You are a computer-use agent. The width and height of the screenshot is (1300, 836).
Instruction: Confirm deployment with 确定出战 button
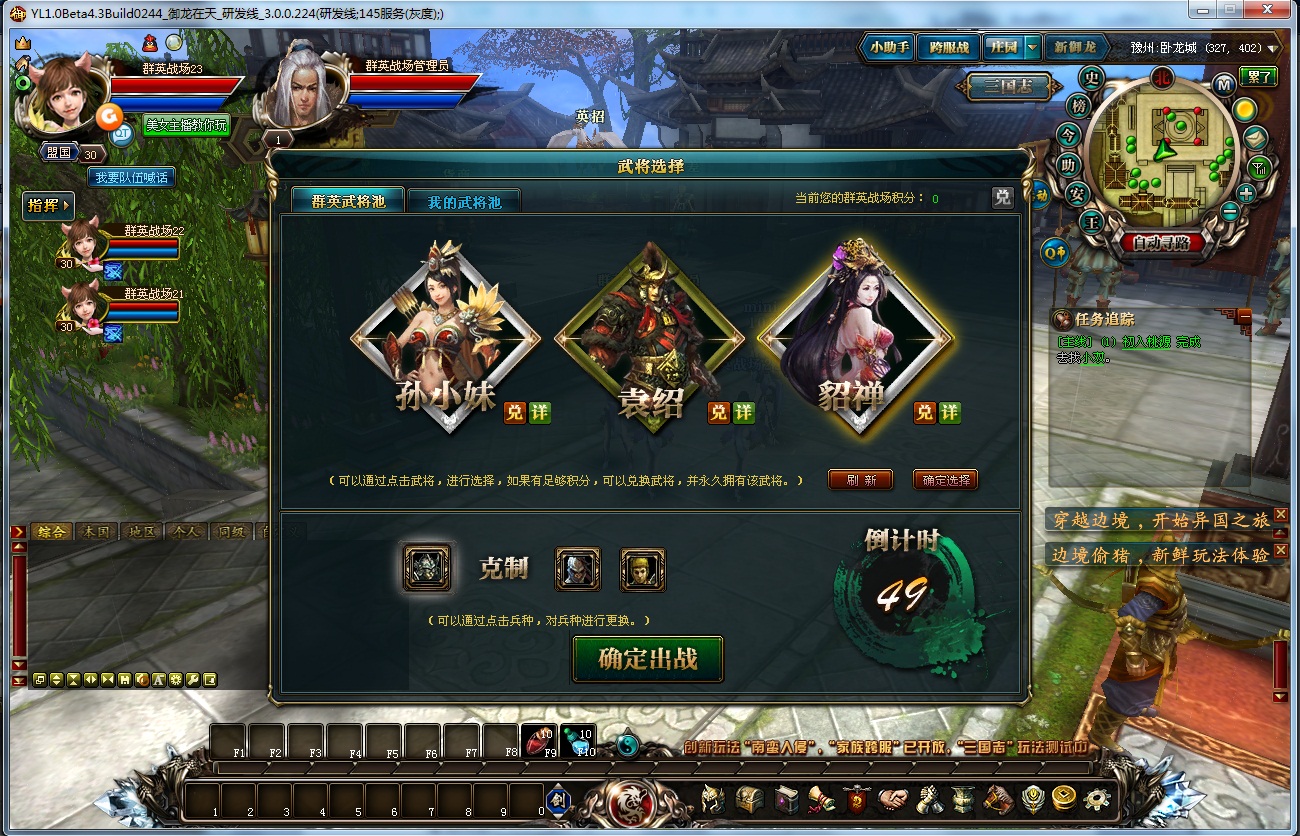(647, 658)
